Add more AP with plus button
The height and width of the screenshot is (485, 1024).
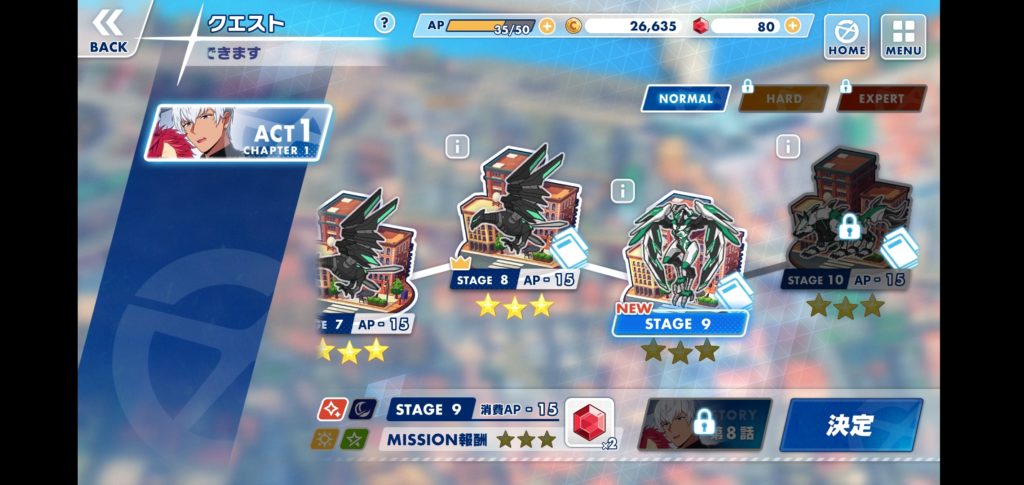(547, 27)
